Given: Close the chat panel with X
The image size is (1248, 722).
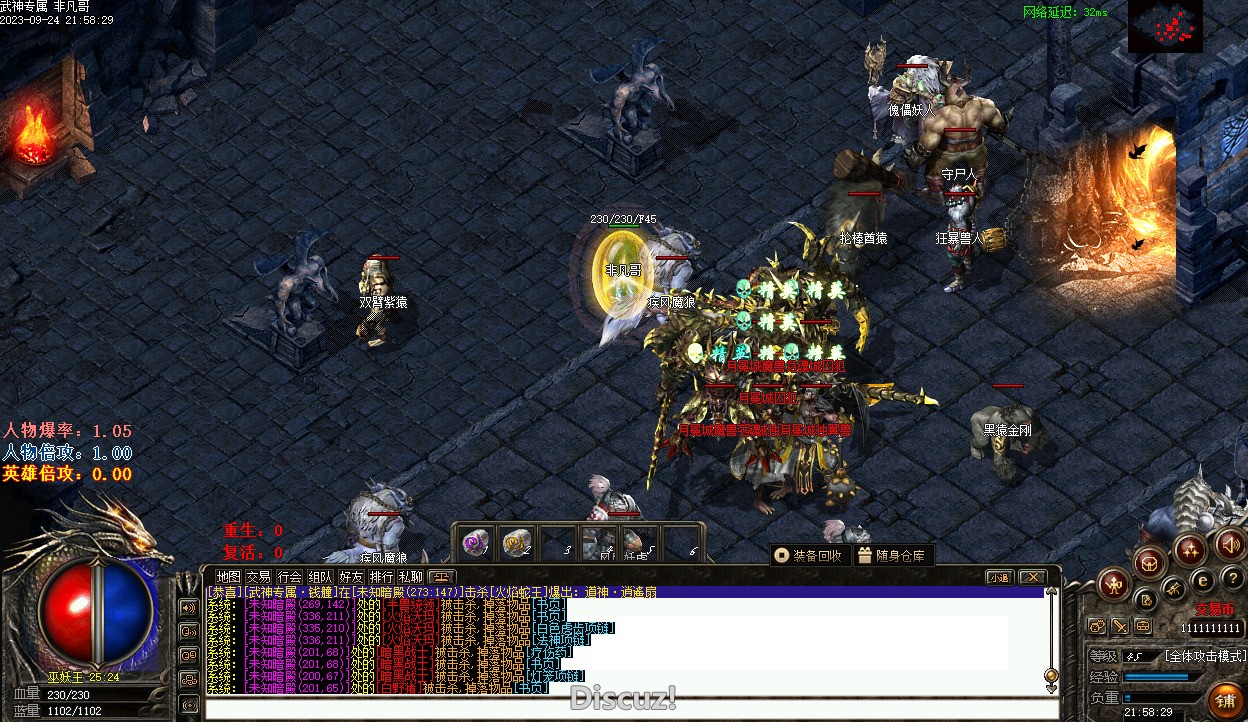Looking at the screenshot, I should [x=1033, y=577].
